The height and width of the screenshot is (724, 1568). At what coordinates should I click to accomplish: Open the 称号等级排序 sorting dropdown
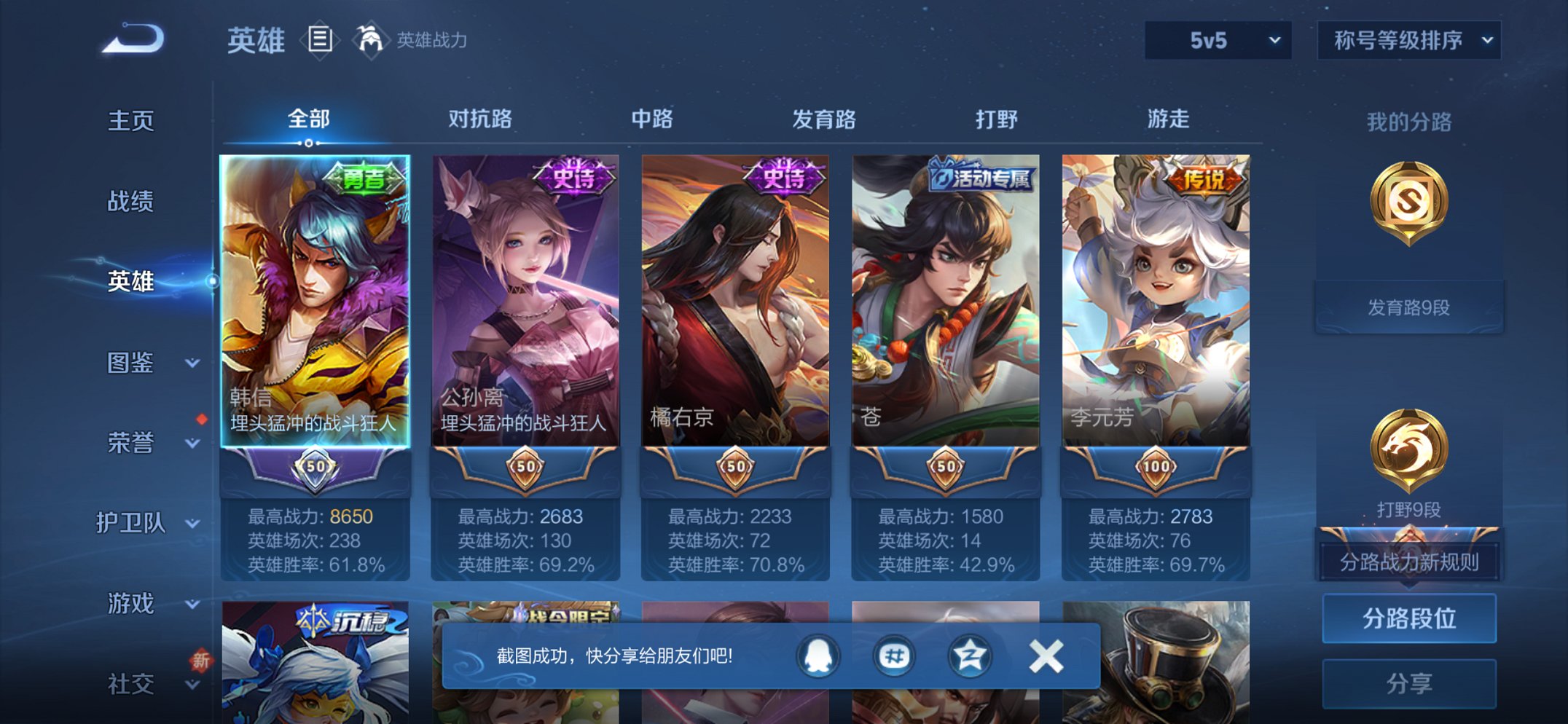pos(1407,42)
